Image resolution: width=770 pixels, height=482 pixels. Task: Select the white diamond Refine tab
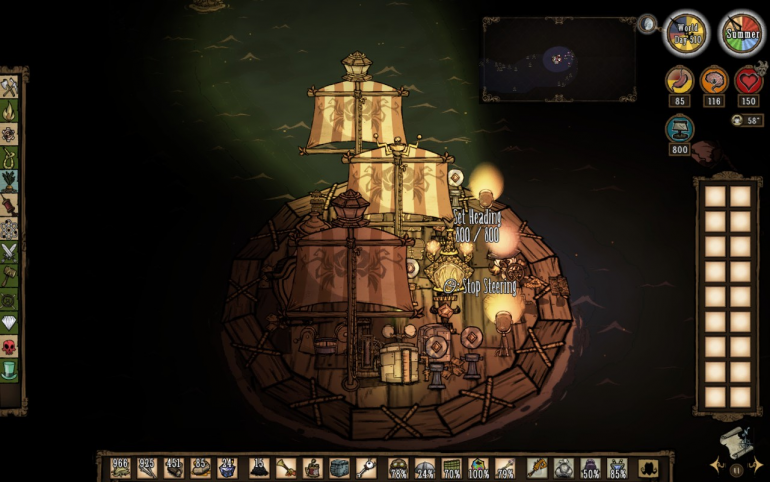[10, 323]
